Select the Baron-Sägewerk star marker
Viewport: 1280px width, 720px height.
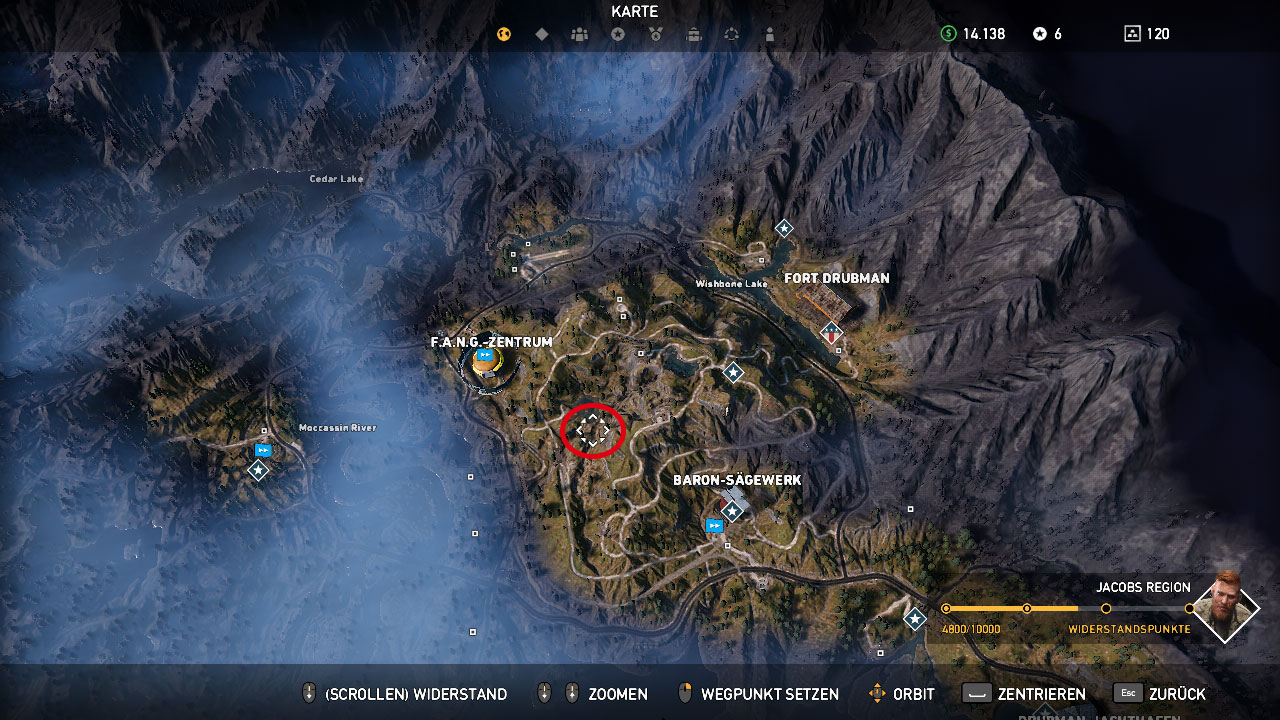pos(732,511)
